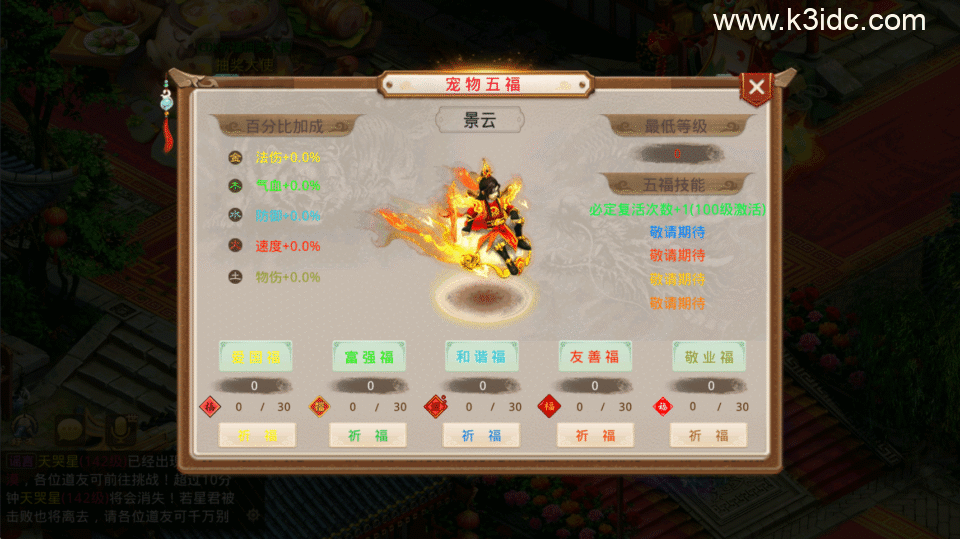
Task: Close the 宠物五福 panel
Action: click(756, 88)
